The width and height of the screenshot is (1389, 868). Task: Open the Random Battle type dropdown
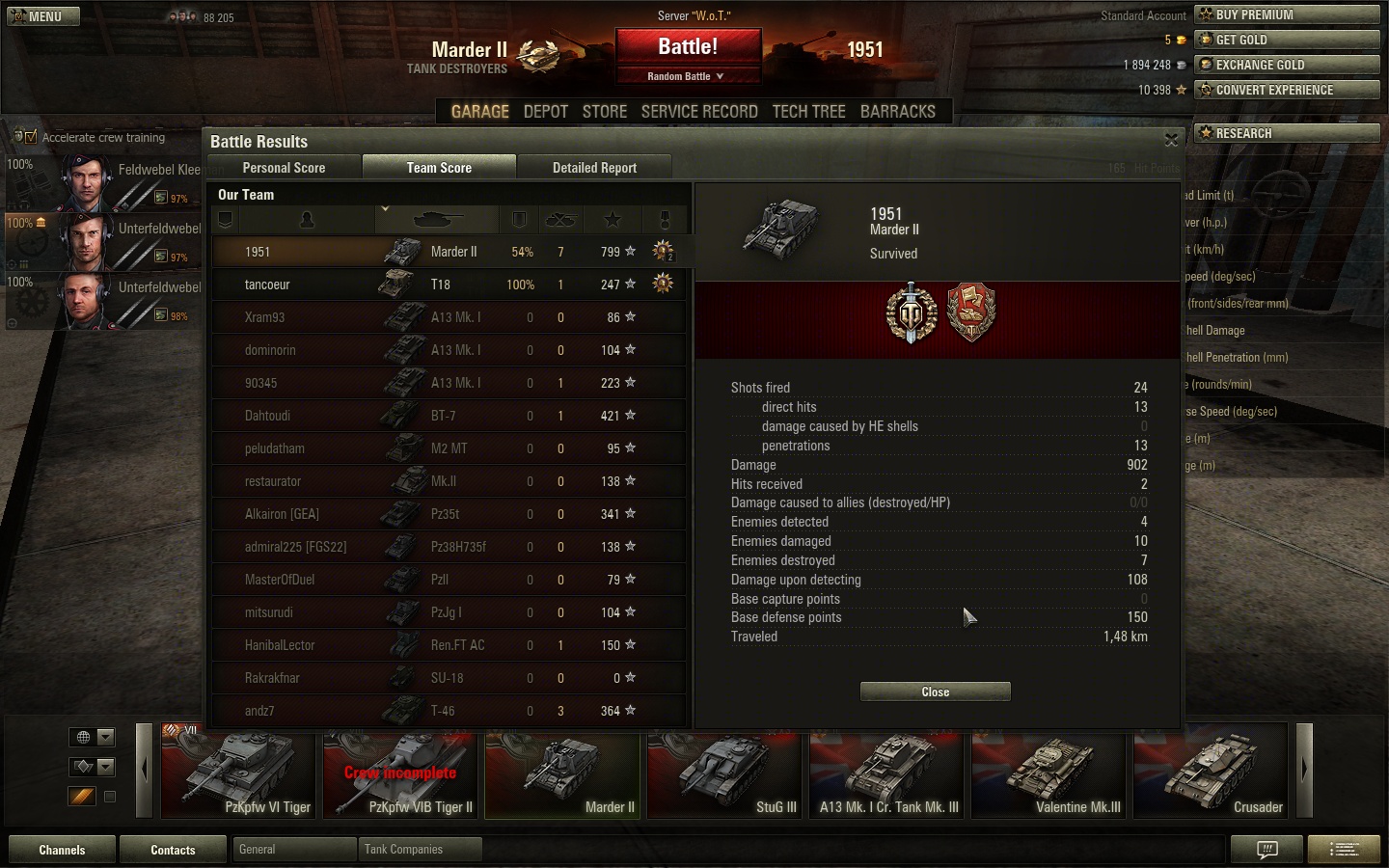(x=686, y=76)
